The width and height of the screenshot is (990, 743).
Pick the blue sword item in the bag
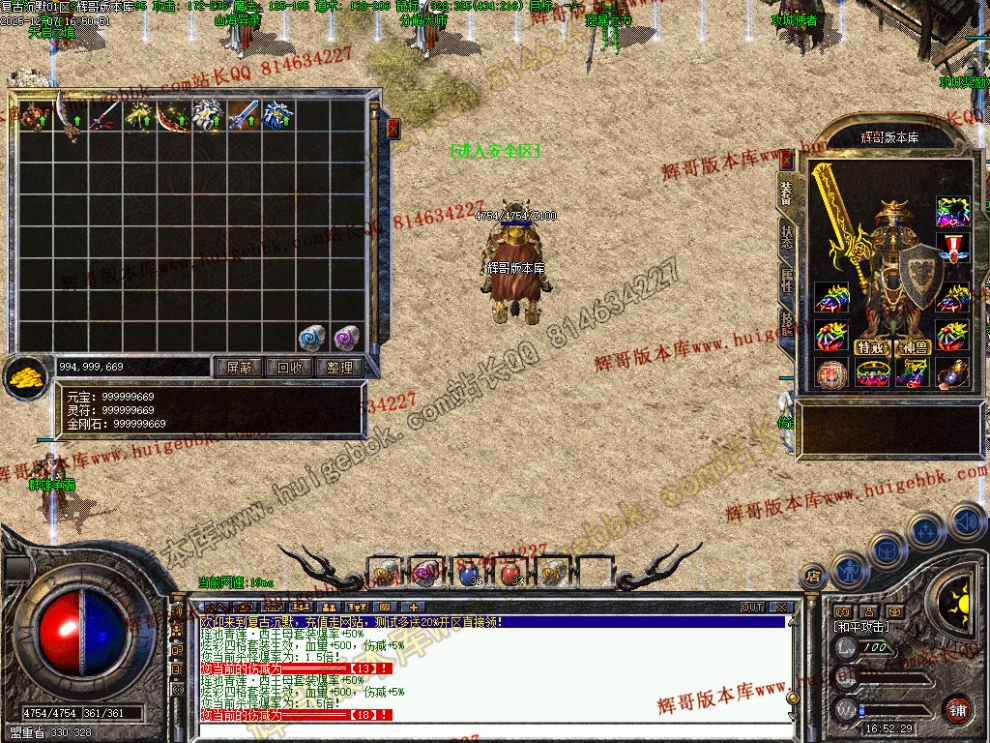[243, 115]
